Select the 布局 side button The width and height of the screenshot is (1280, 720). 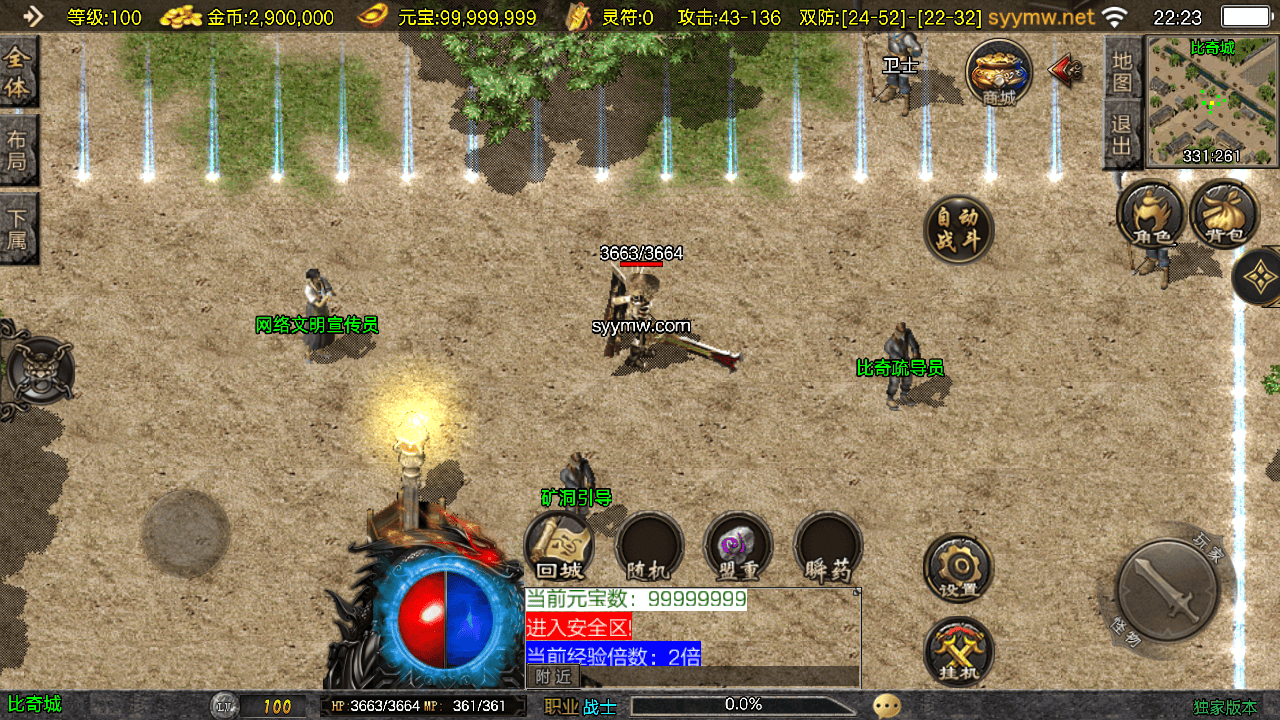[x=18, y=150]
